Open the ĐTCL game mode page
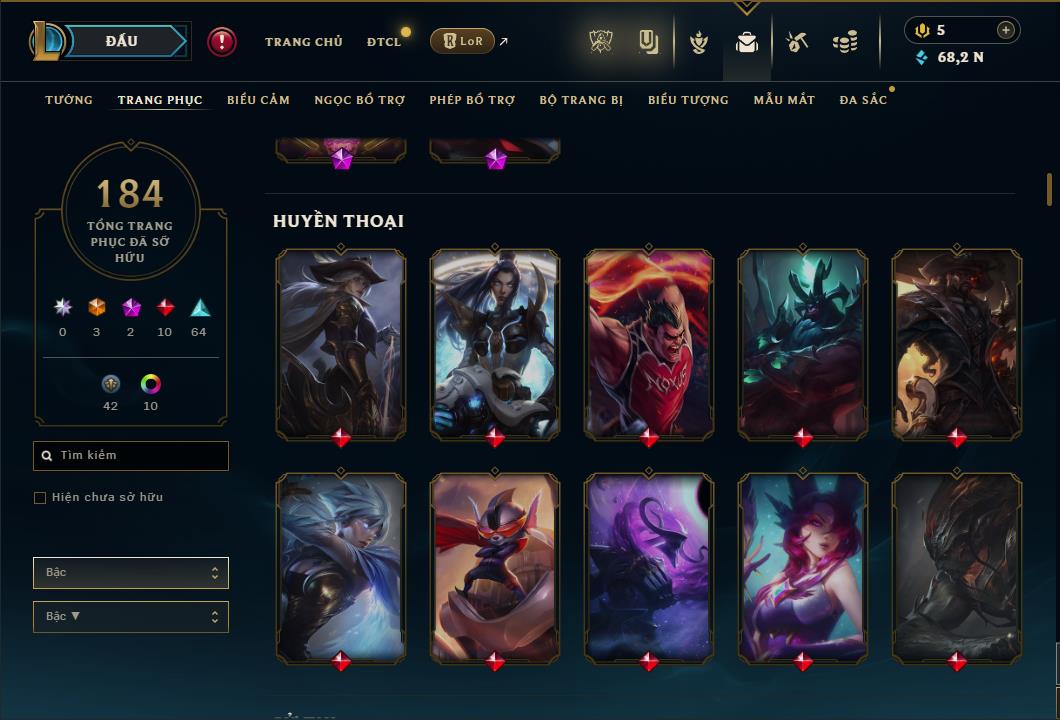The height and width of the screenshot is (720, 1060). pyautogui.click(x=383, y=42)
